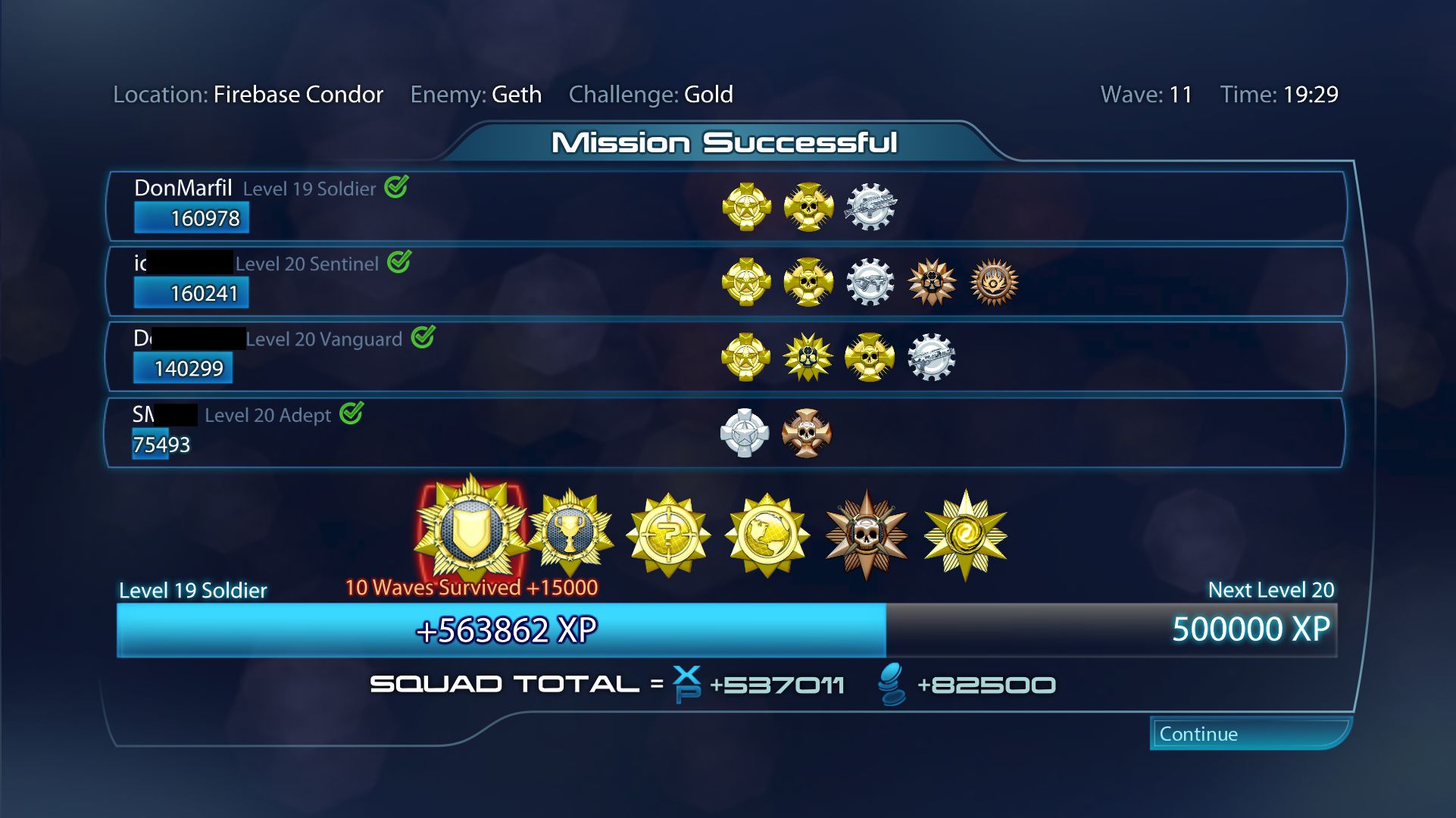Click DonMarfil's 160978 score bar
The width and height of the screenshot is (1456, 818).
coord(191,217)
